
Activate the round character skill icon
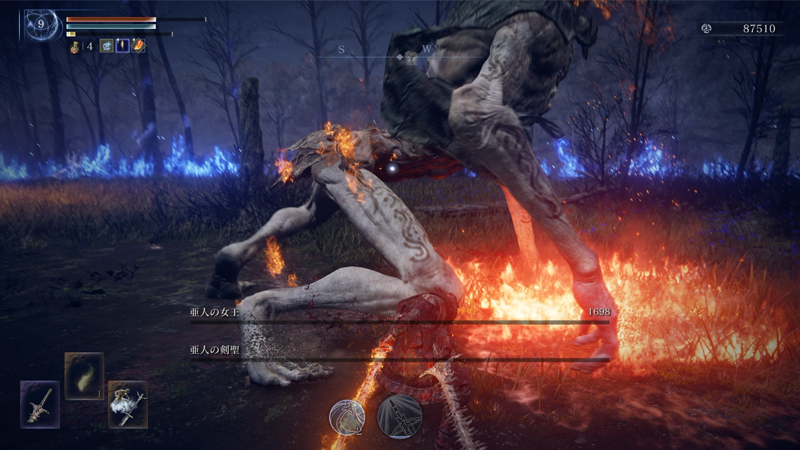(x=348, y=417)
